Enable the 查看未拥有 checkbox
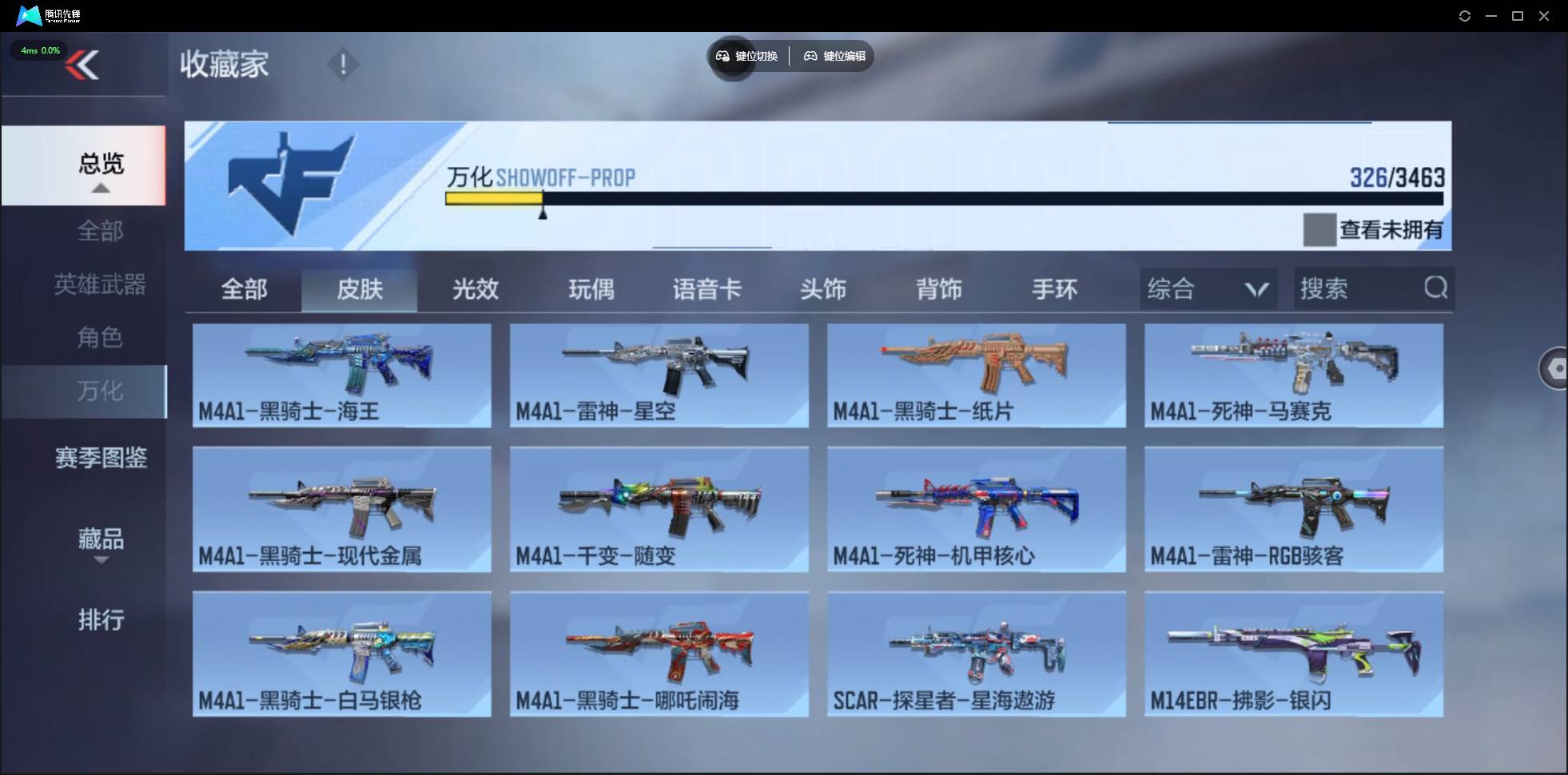 (x=1320, y=229)
